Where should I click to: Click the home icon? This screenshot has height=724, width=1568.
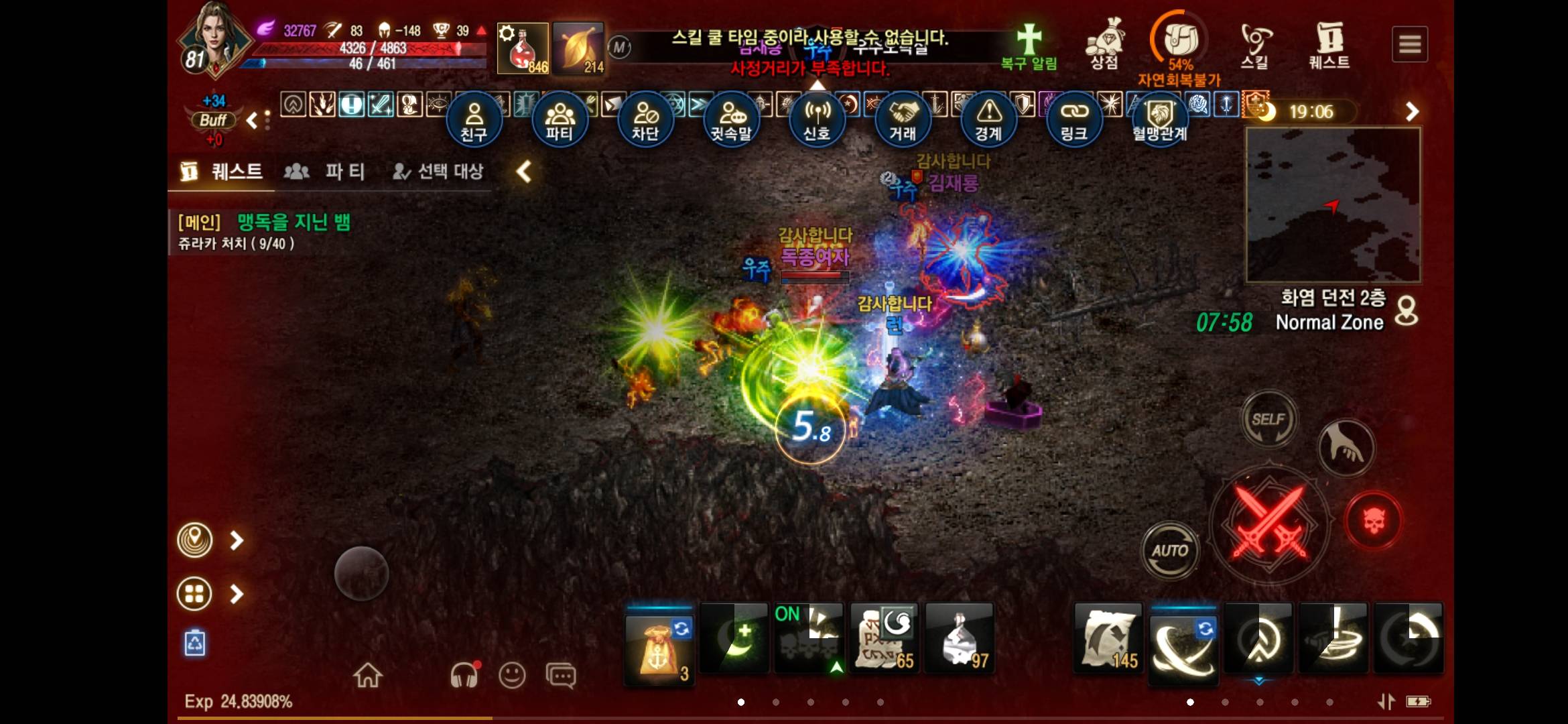[x=368, y=675]
